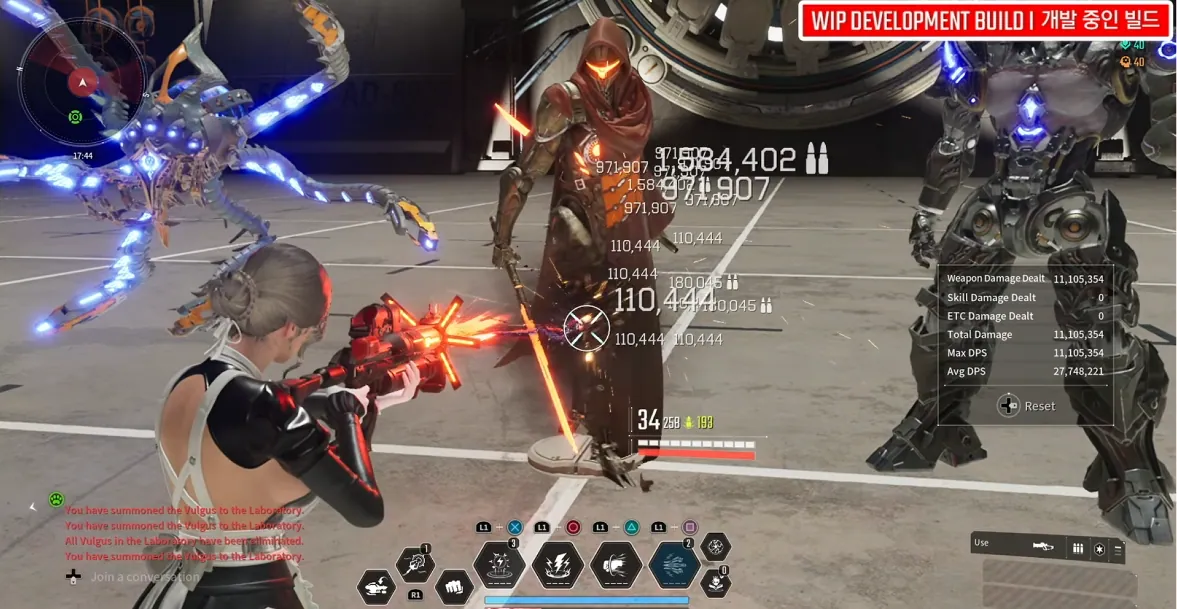Use the lightning bolt ground strike skill
The width and height of the screenshot is (1177, 609).
[558, 565]
